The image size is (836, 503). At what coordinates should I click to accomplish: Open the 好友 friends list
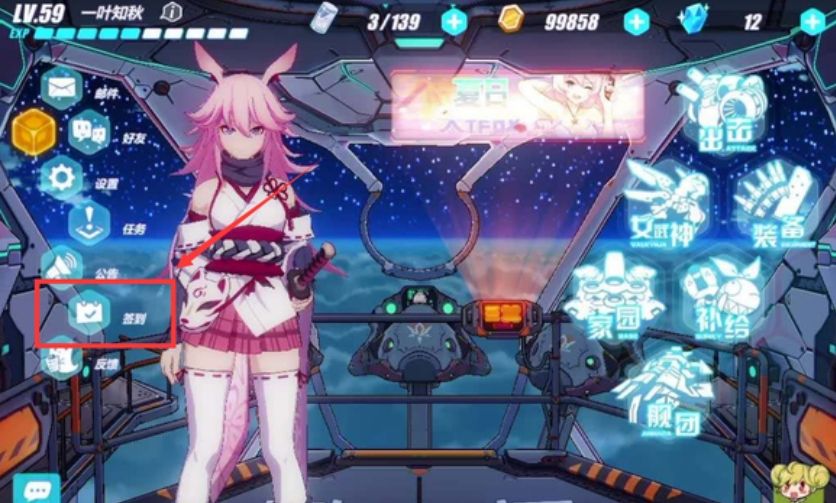pyautogui.click(x=89, y=130)
